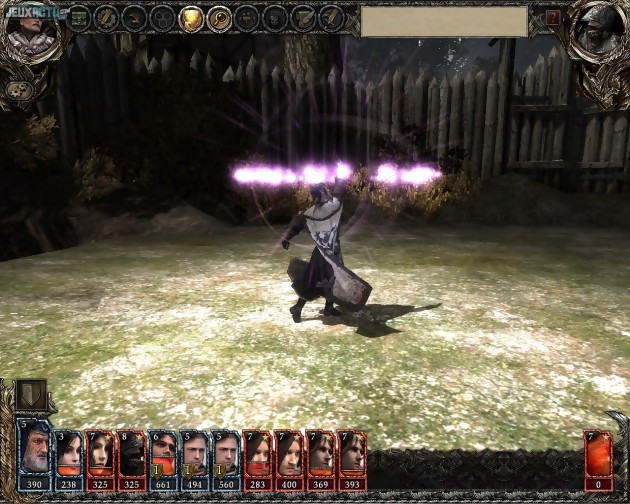This screenshot has width=630, height=504.
Task: Select the red-framed unit portrait with 400
Action: [289, 455]
